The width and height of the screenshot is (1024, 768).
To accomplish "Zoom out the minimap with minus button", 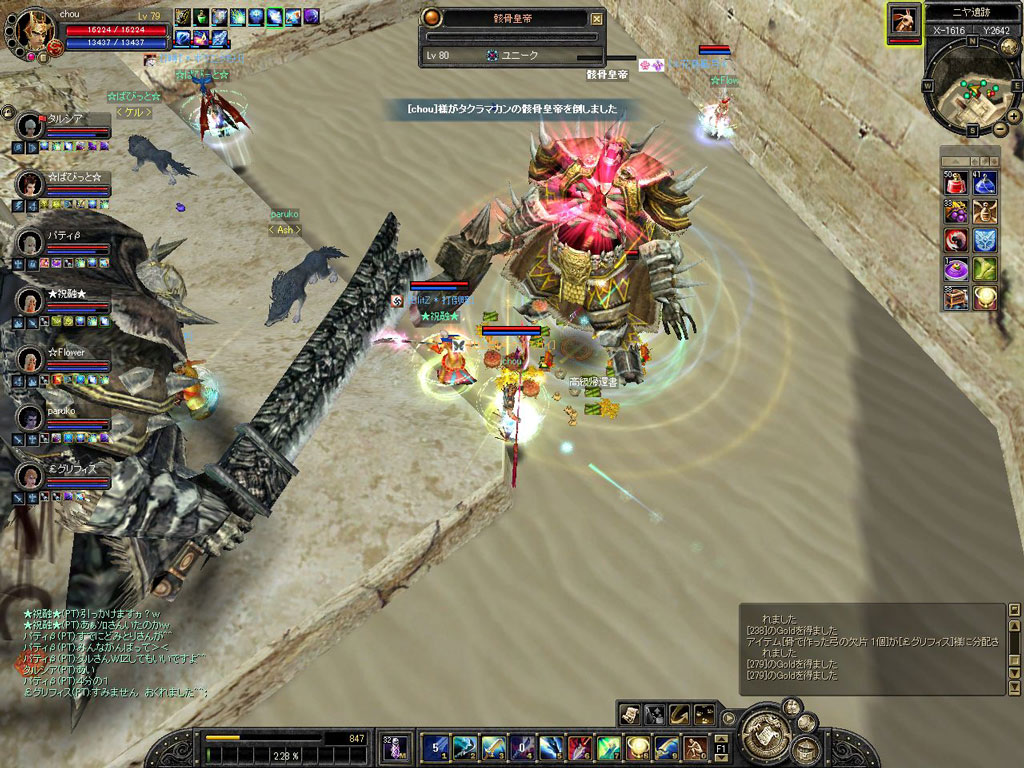I will tap(999, 130).
